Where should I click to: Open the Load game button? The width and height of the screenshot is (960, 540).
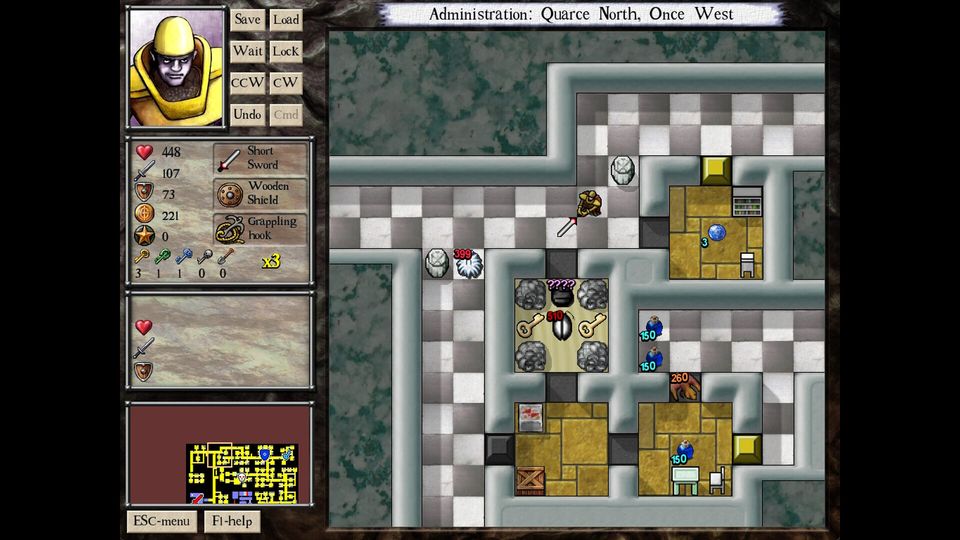[286, 20]
